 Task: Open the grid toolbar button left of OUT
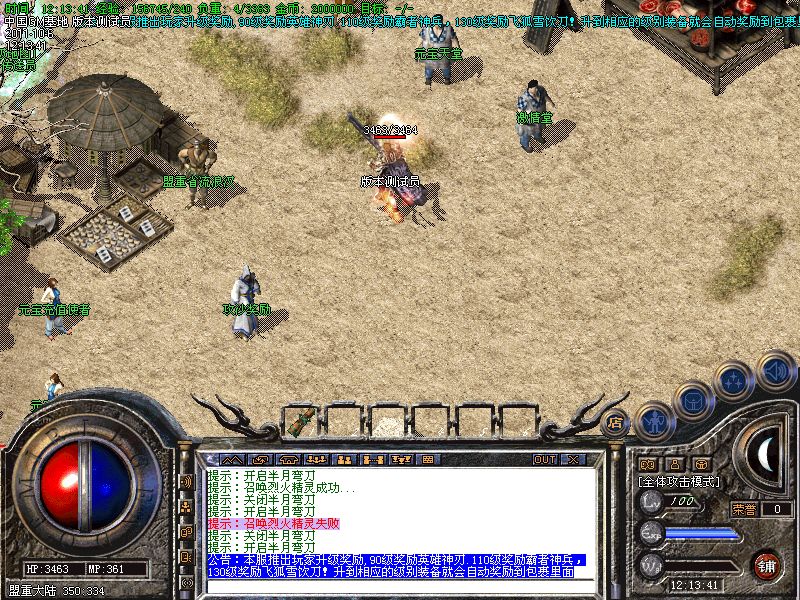429,459
